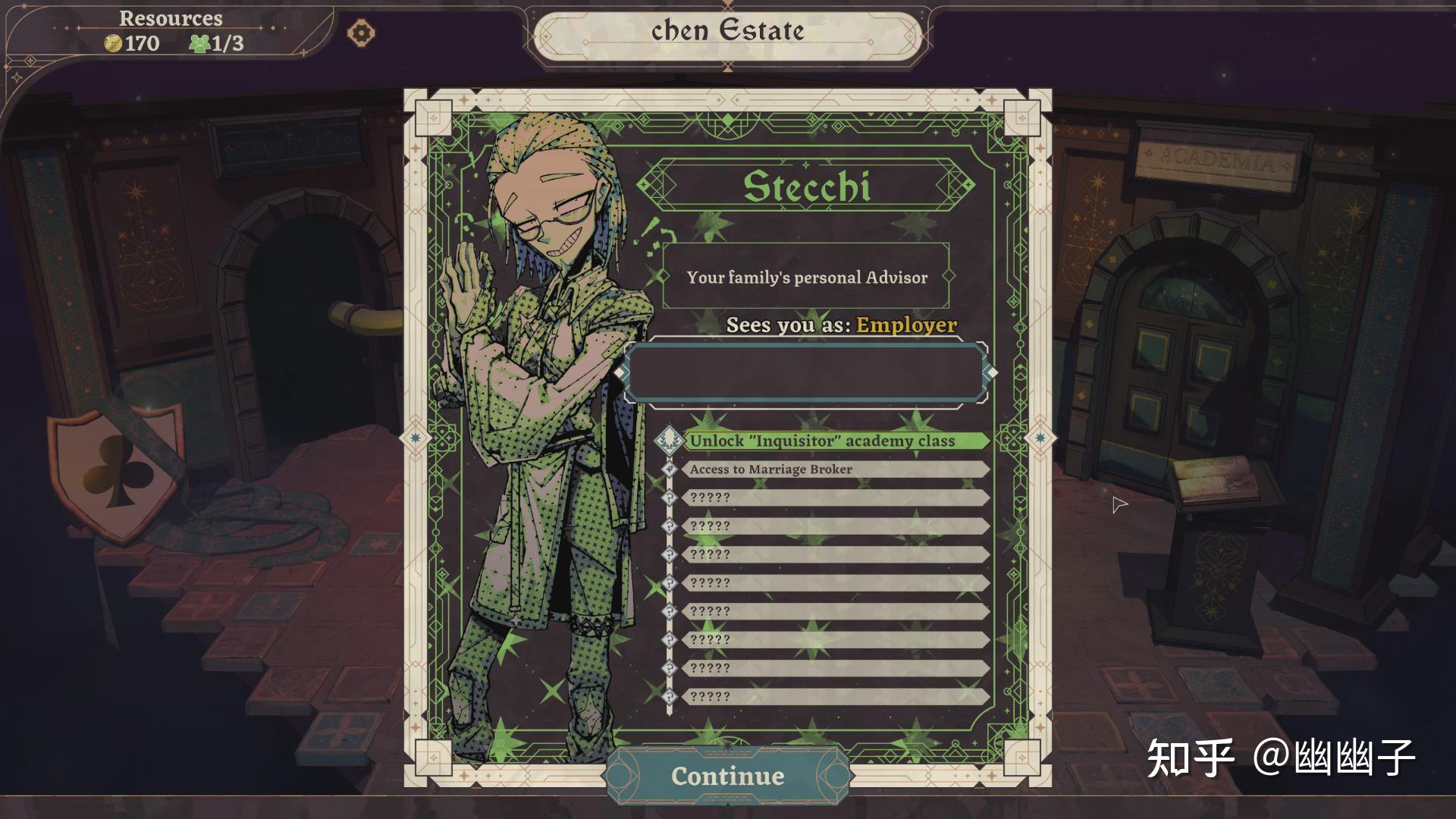Select the Unlock "Inquisitor" academy class reward

tap(822, 441)
